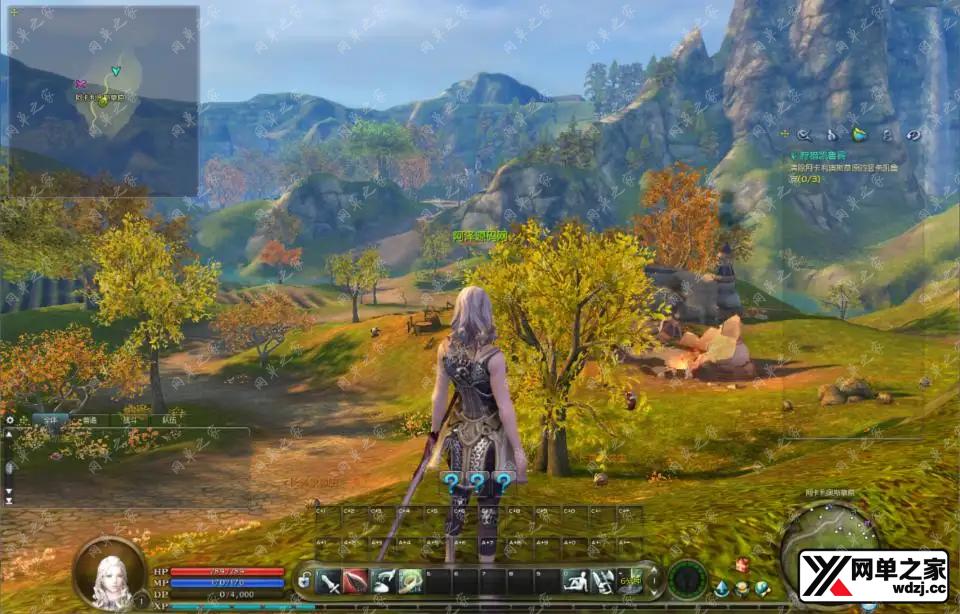The width and height of the screenshot is (960, 614).
Task: Open the round green emblem gauge button
Action: (688, 580)
